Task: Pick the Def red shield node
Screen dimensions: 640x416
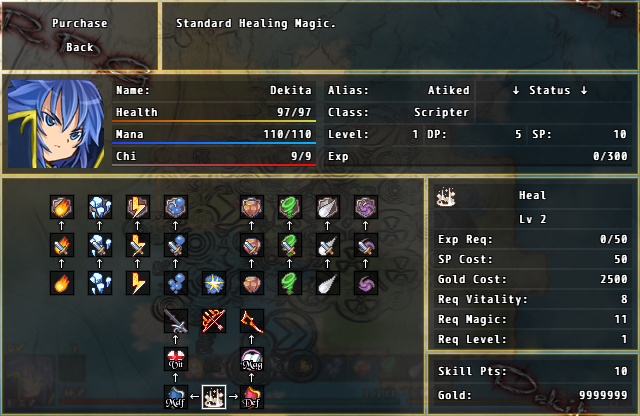Action: (x=252, y=397)
